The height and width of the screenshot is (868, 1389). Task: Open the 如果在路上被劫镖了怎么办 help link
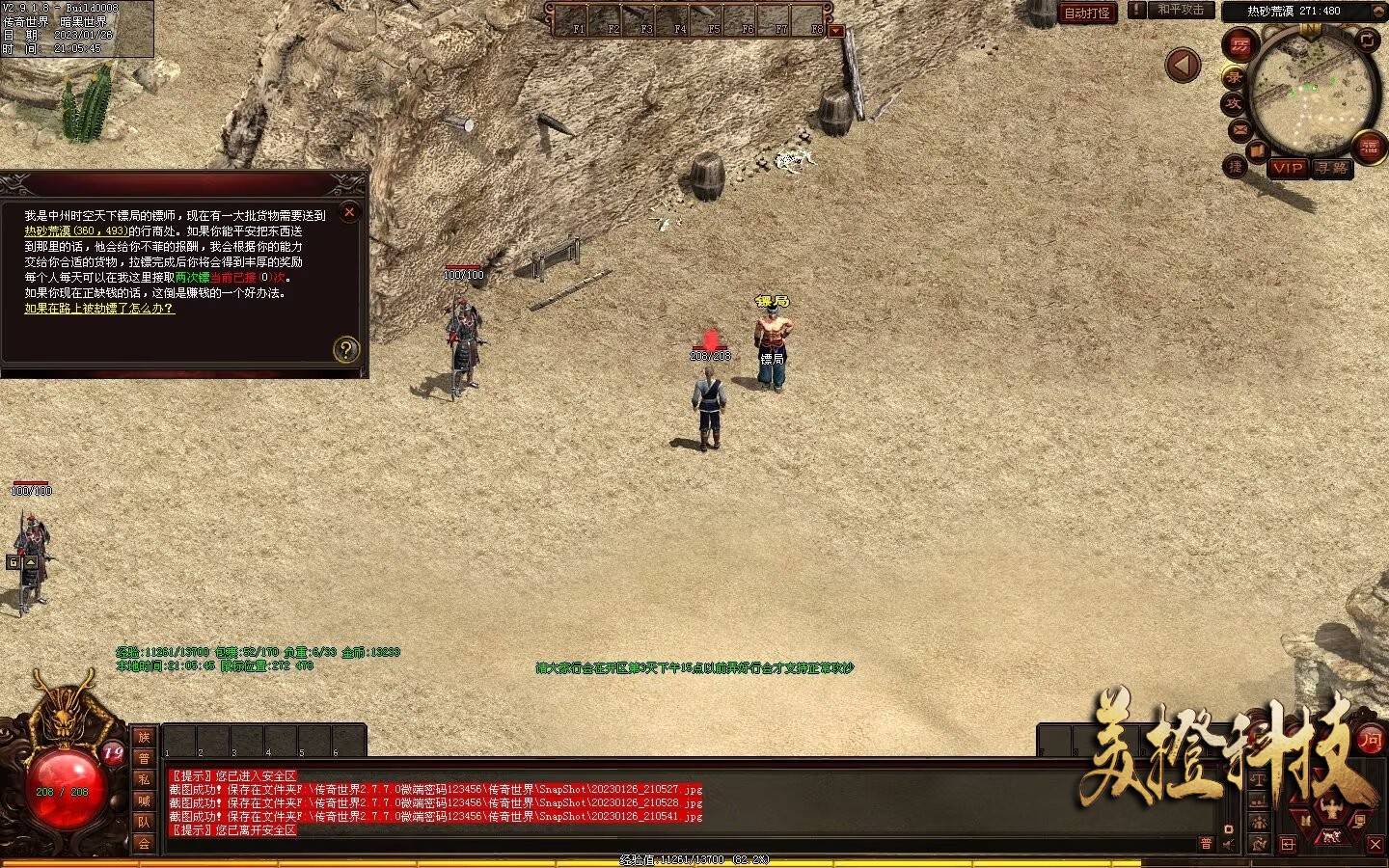(x=99, y=309)
